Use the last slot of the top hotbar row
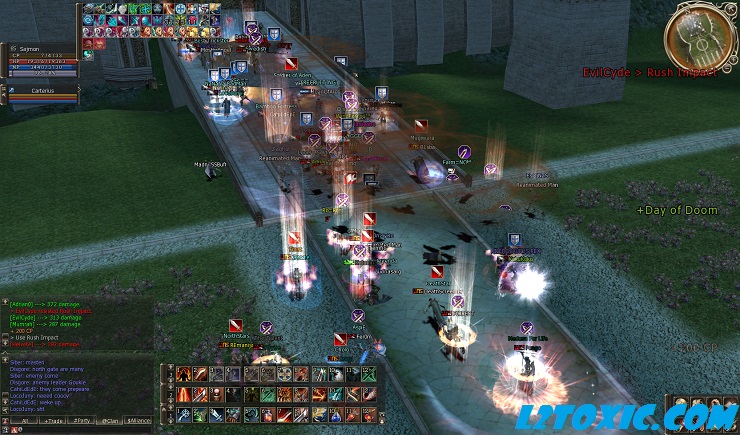 click(370, 374)
